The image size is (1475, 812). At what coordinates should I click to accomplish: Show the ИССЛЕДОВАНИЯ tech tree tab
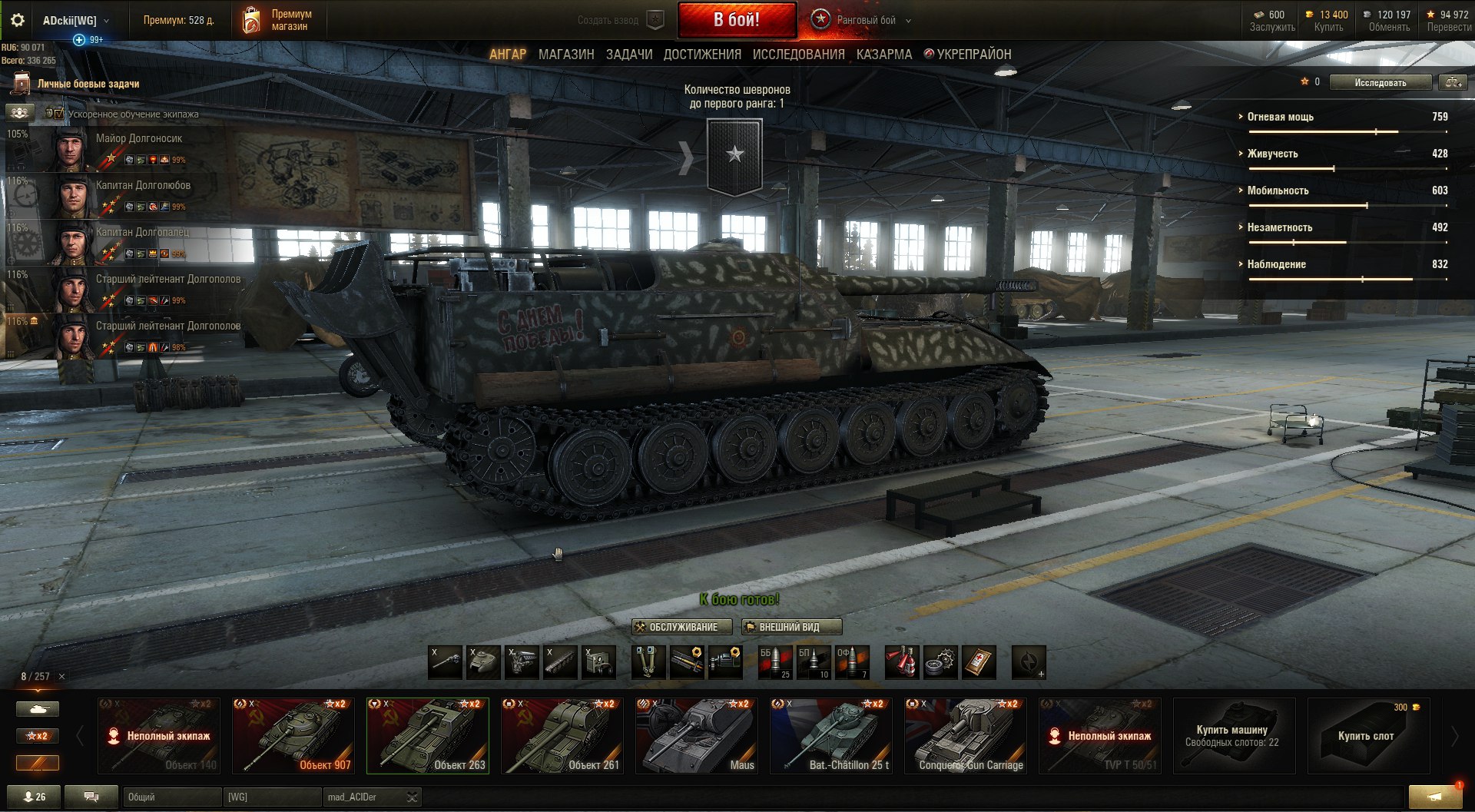798,55
